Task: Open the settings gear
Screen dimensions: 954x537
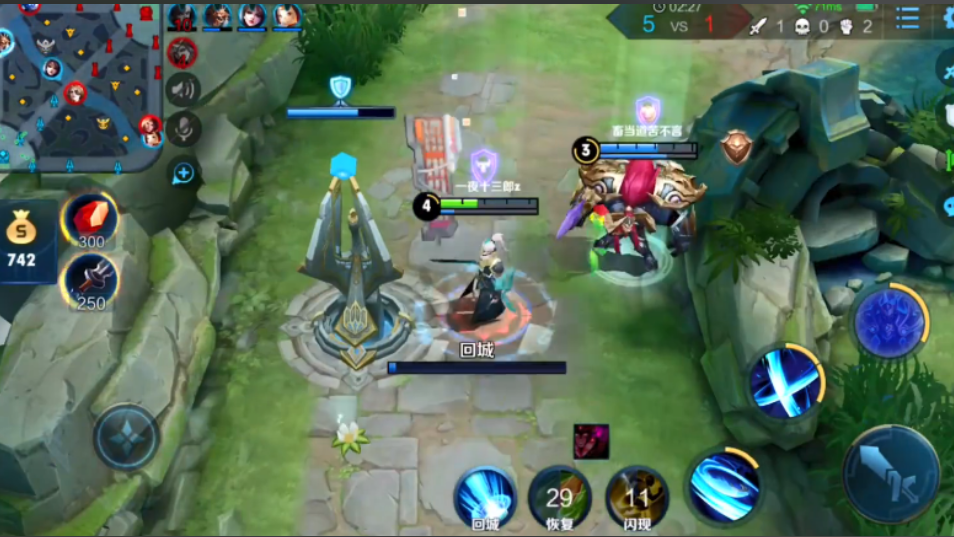Action: (x=946, y=19)
